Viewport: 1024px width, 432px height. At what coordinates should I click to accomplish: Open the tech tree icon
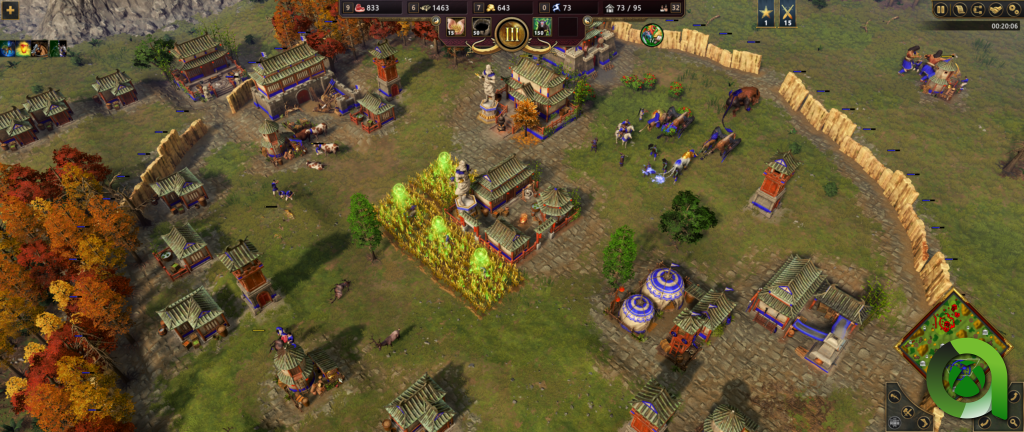click(977, 9)
